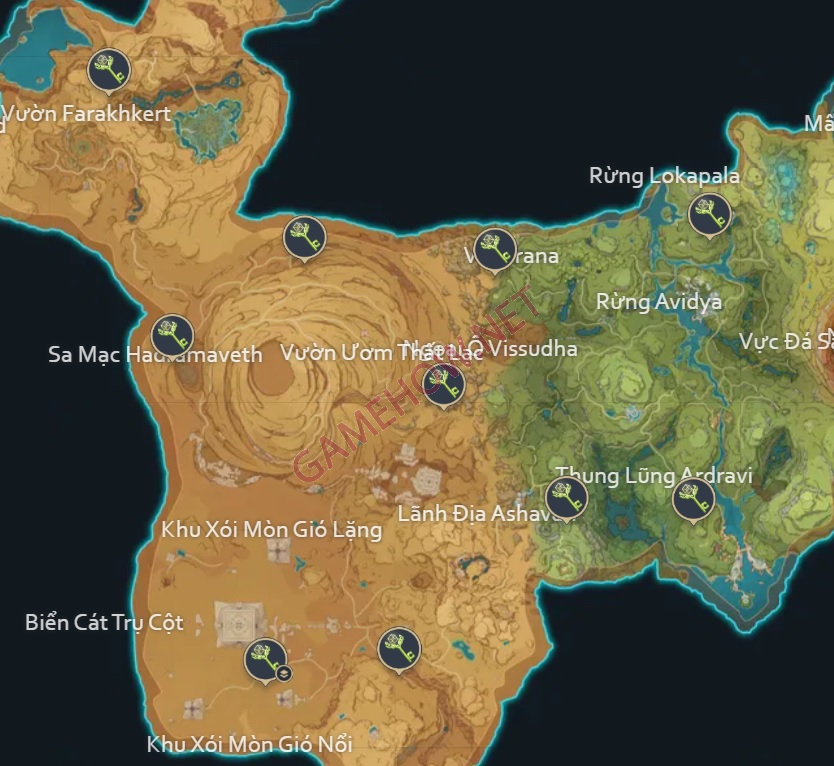Click the badge-less key marker in the southern desert
Image resolution: width=834 pixels, height=766 pixels.
coord(398,649)
